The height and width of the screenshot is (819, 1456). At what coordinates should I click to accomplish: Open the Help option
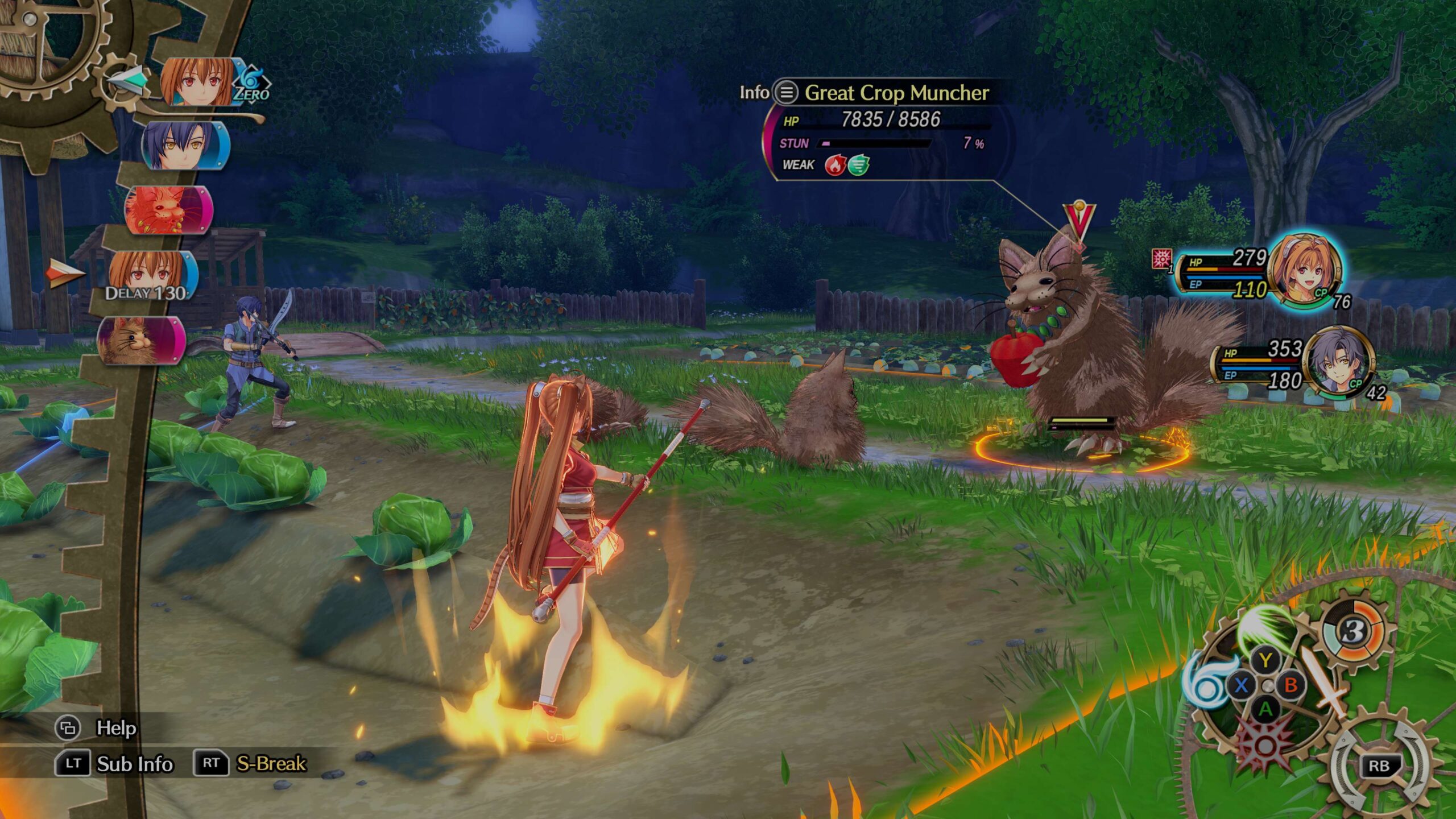[68, 728]
